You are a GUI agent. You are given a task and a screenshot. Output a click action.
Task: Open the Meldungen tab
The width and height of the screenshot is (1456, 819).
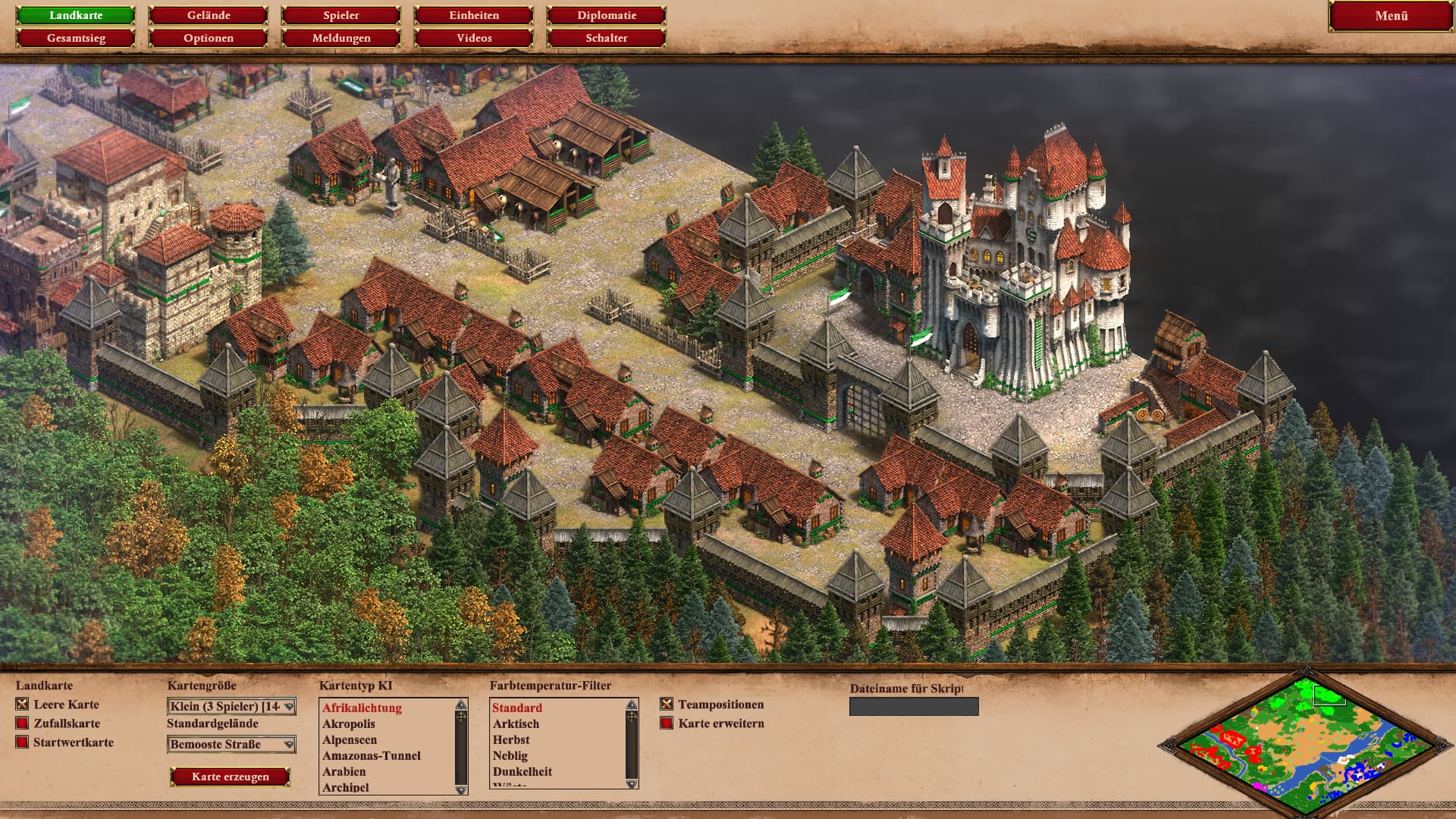tap(341, 38)
